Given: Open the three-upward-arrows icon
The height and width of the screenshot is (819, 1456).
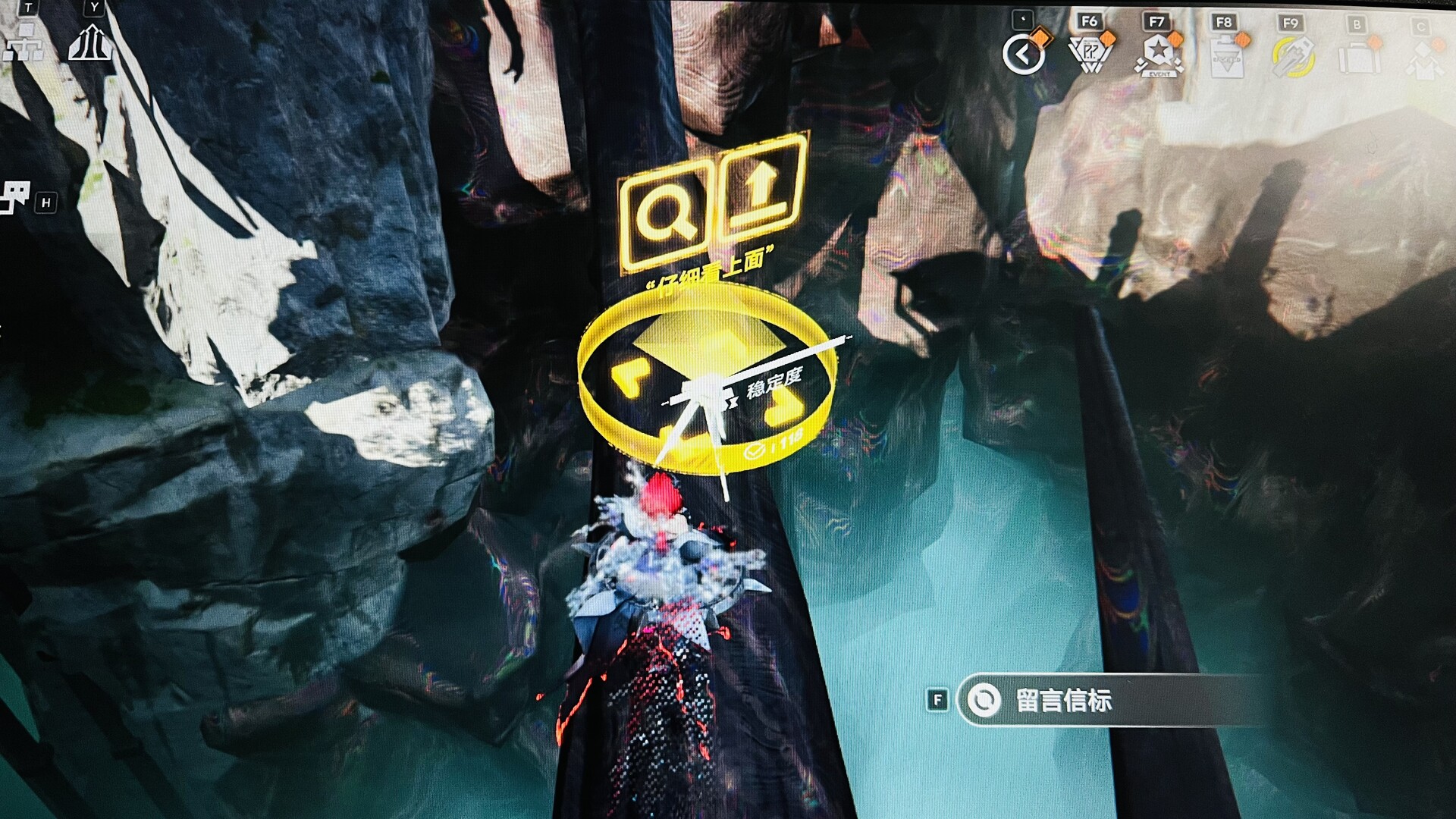Looking at the screenshot, I should (90, 43).
